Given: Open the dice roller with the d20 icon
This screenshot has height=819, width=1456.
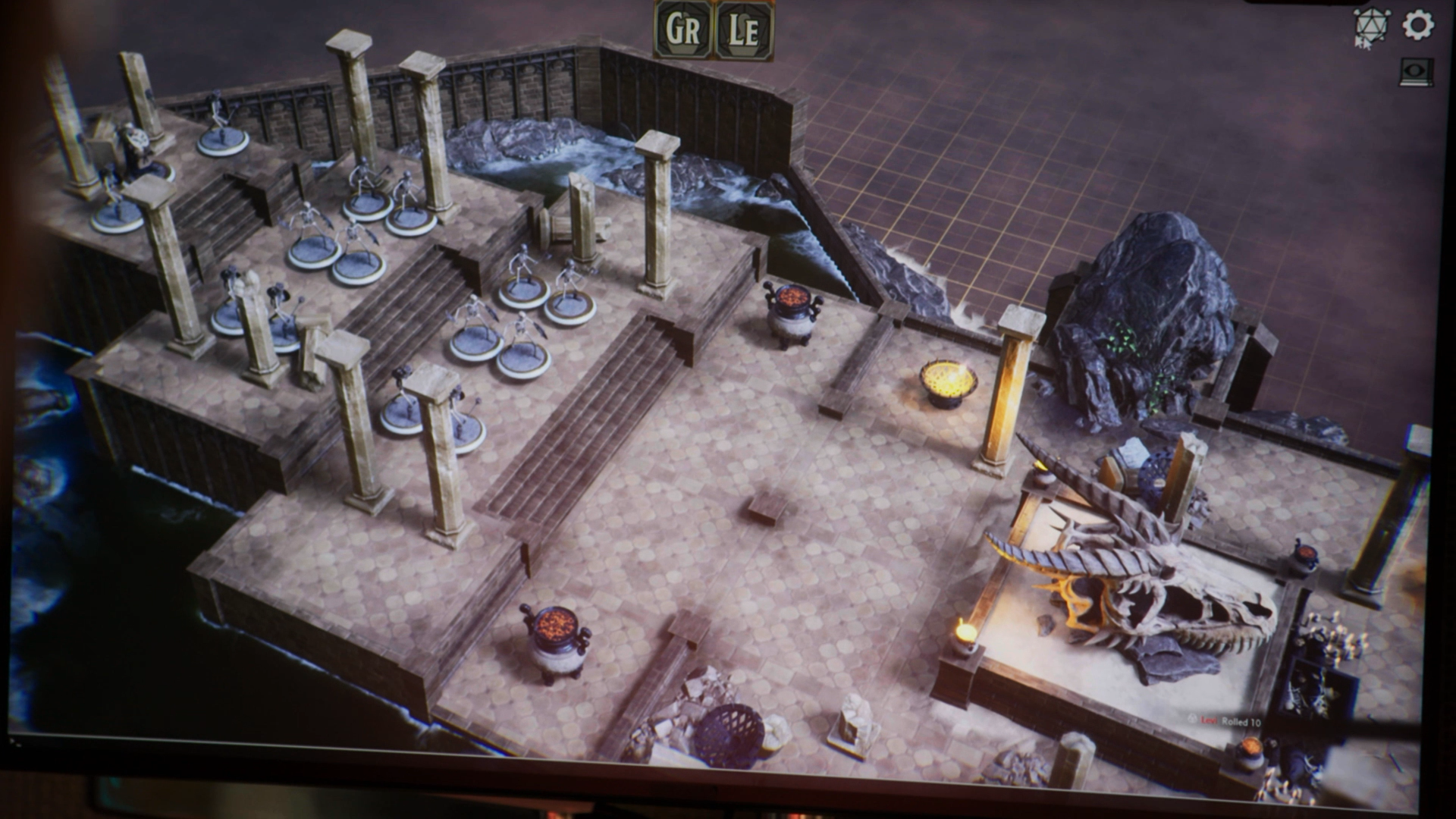Looking at the screenshot, I should (x=1371, y=23).
